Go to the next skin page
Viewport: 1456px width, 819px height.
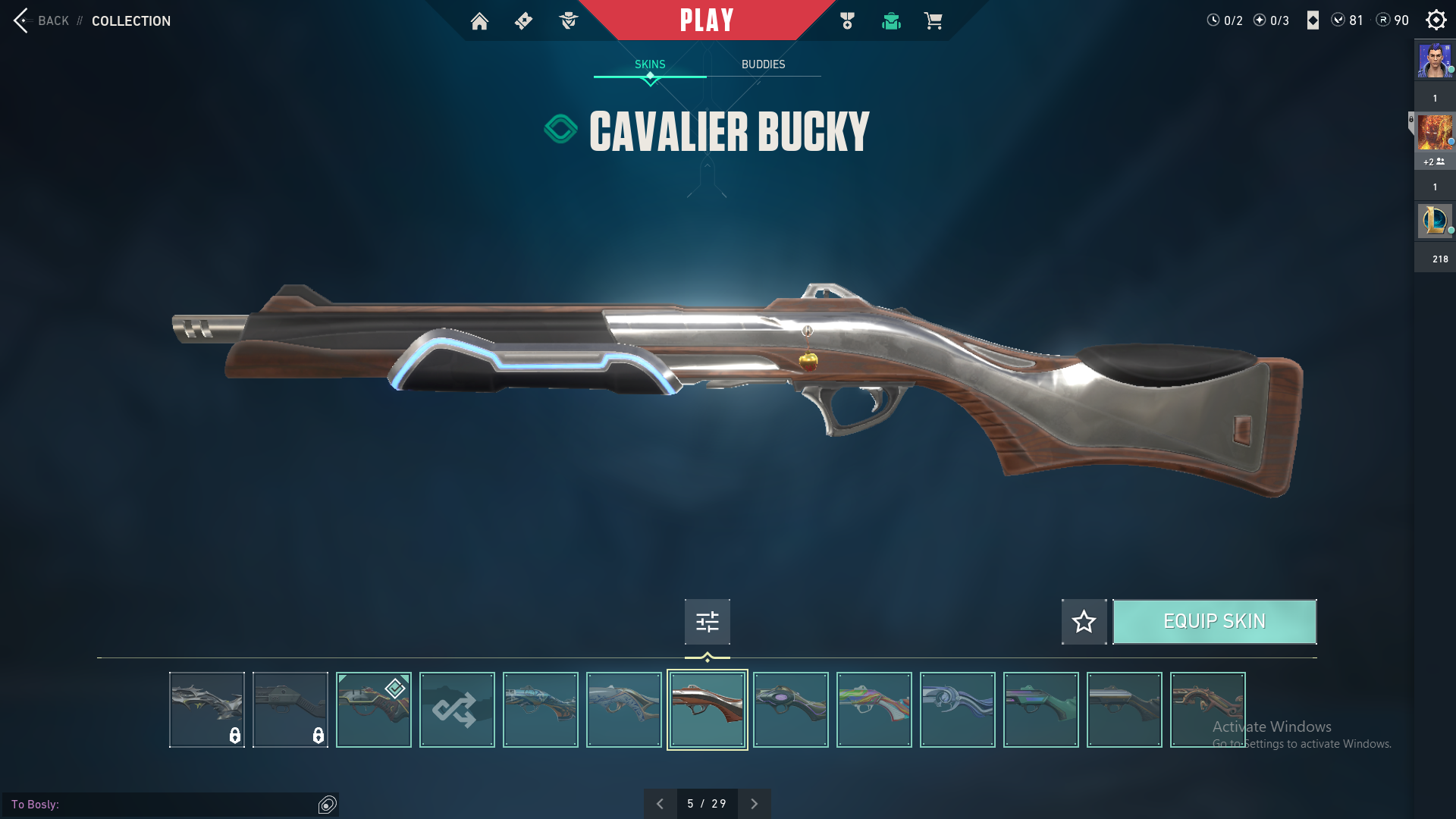pyautogui.click(x=754, y=804)
